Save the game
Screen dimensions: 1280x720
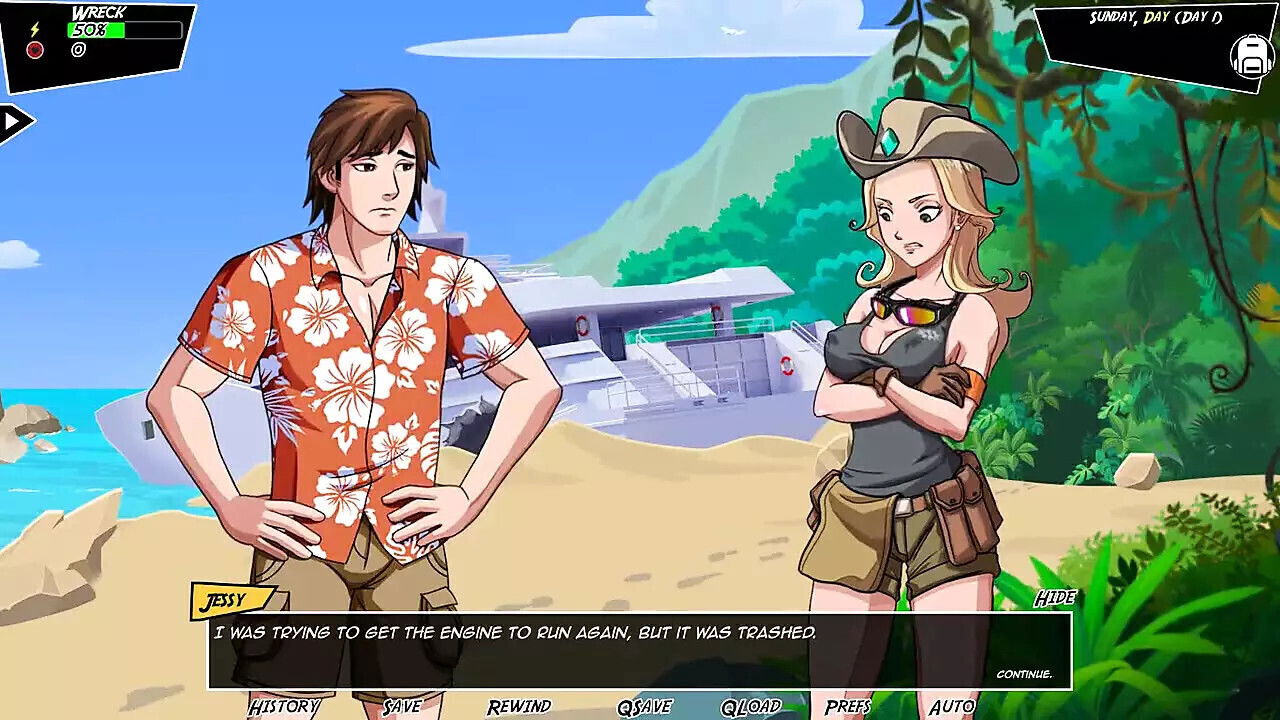402,707
